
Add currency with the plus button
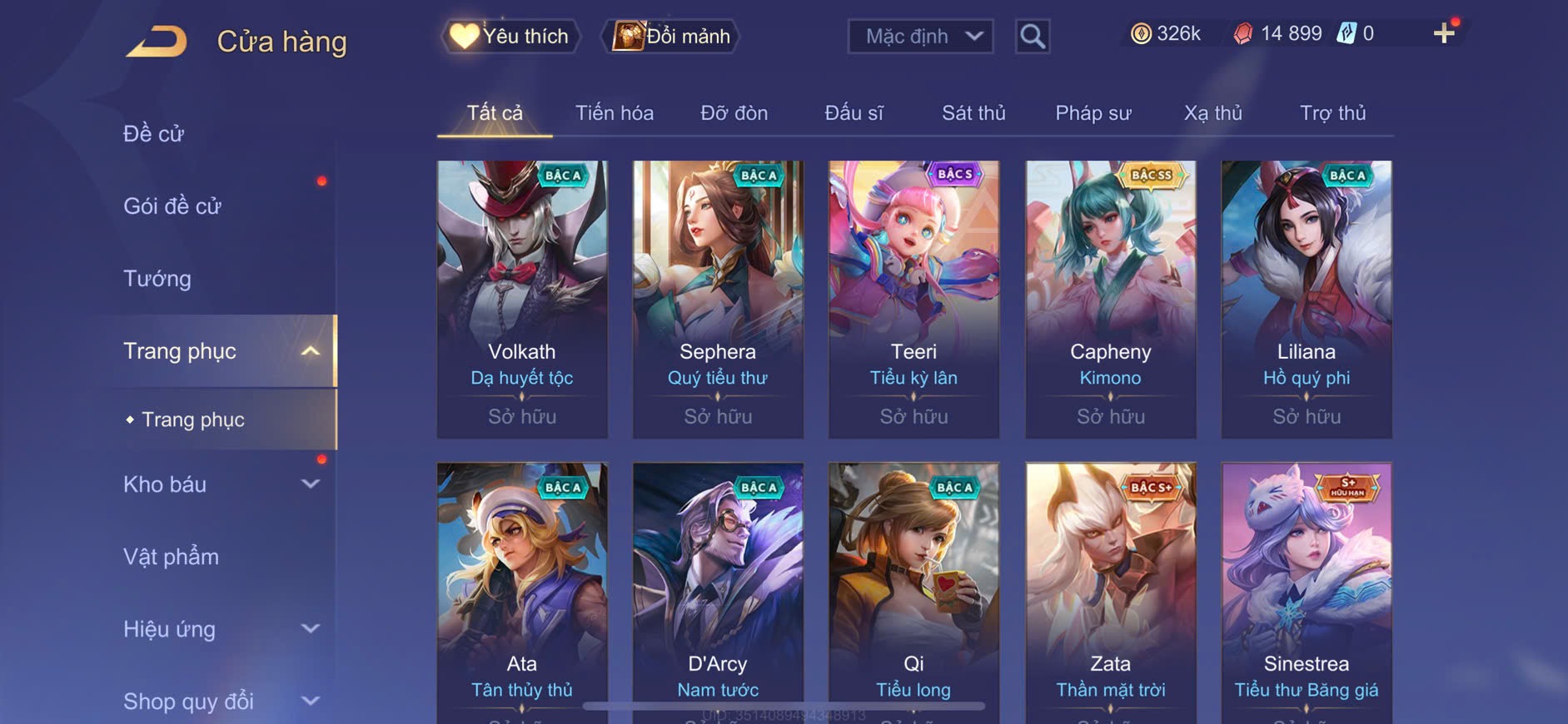[x=1443, y=33]
